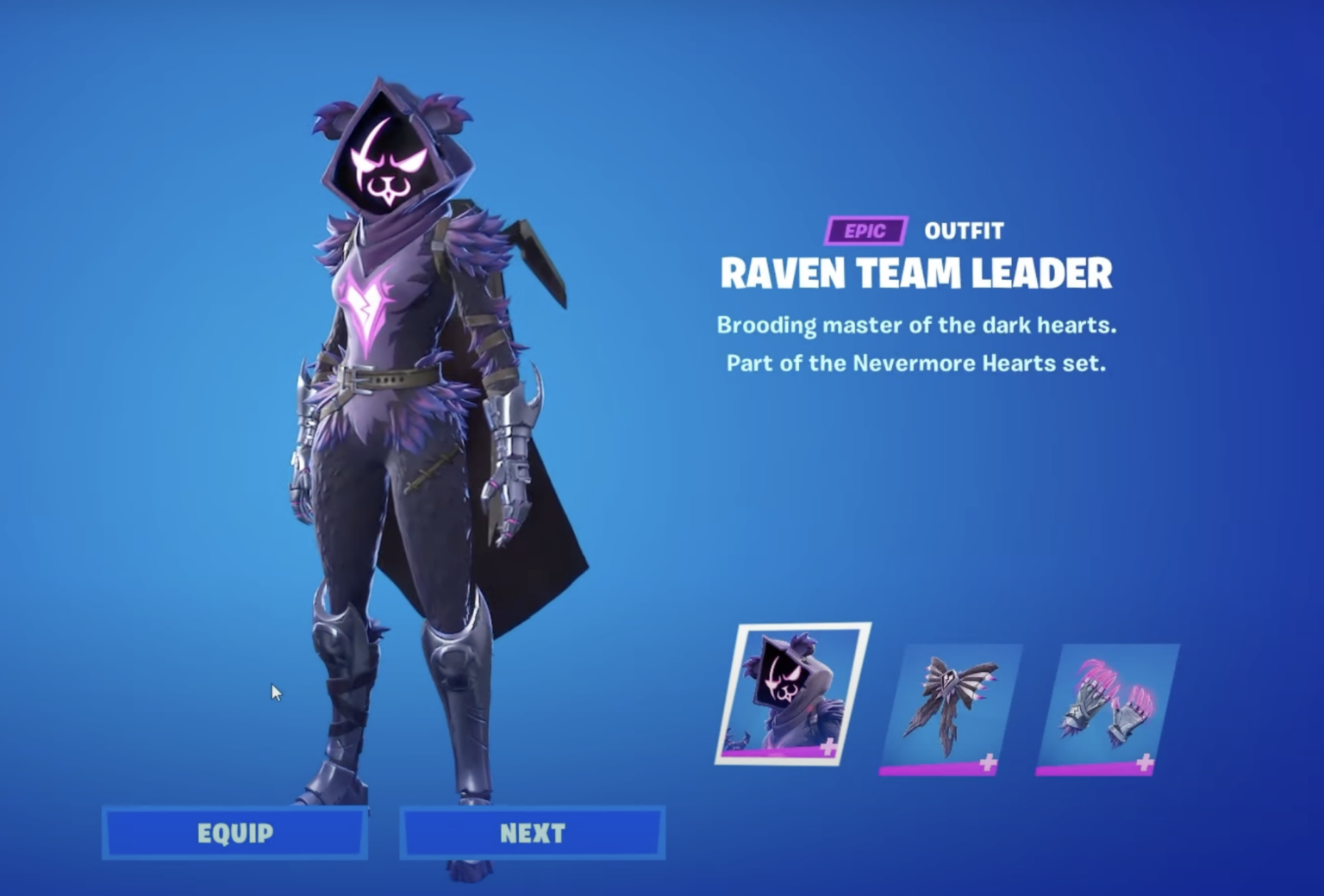The height and width of the screenshot is (896, 1324).
Task: Click the NEXT button
Action: tap(531, 833)
